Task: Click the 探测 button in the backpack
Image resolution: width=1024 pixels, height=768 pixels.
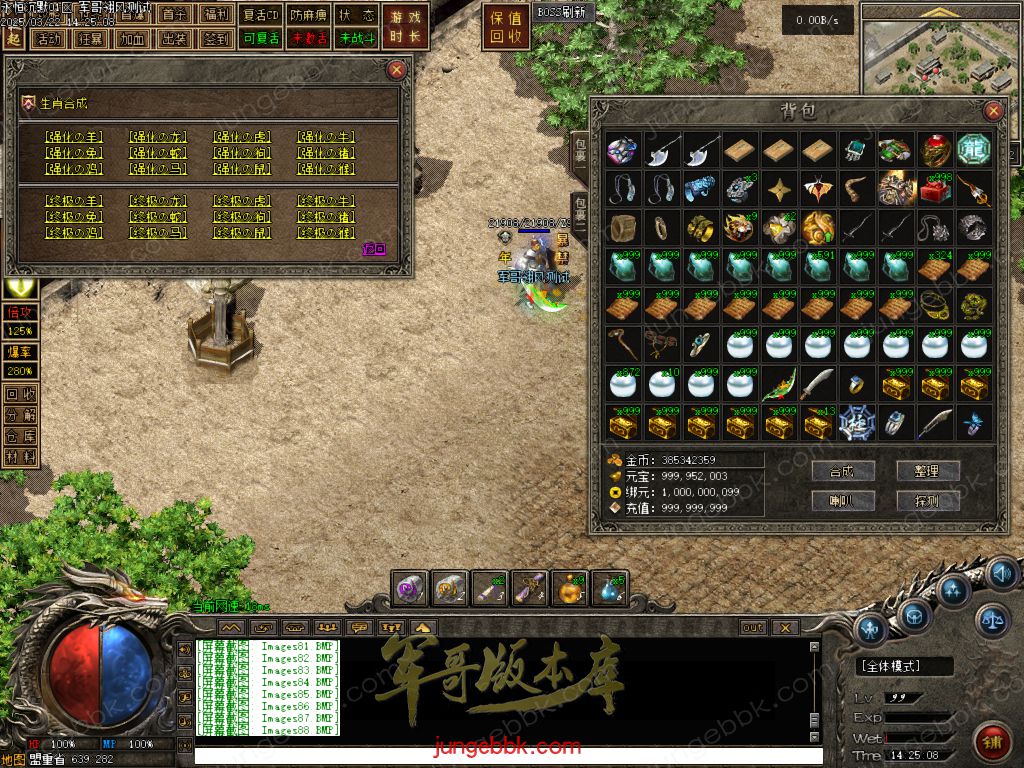Action: click(x=929, y=500)
